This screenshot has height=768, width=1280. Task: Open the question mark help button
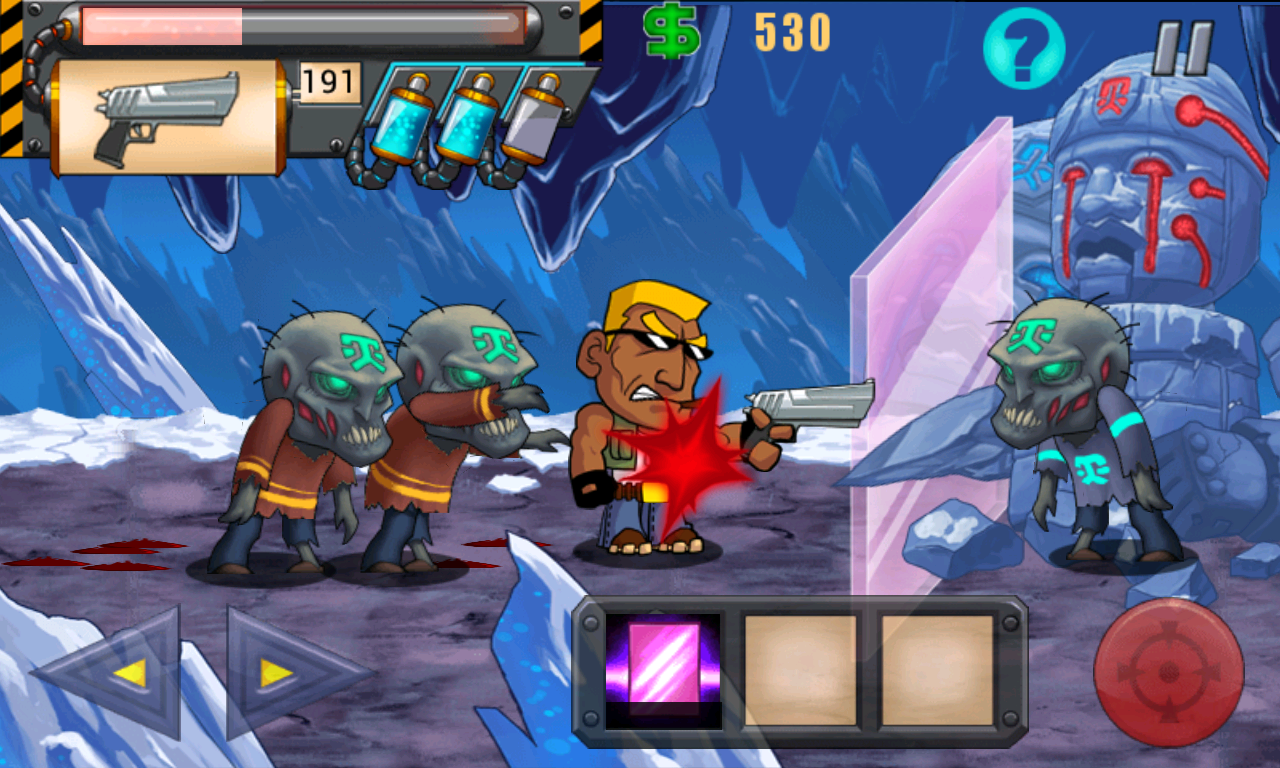point(1023,47)
